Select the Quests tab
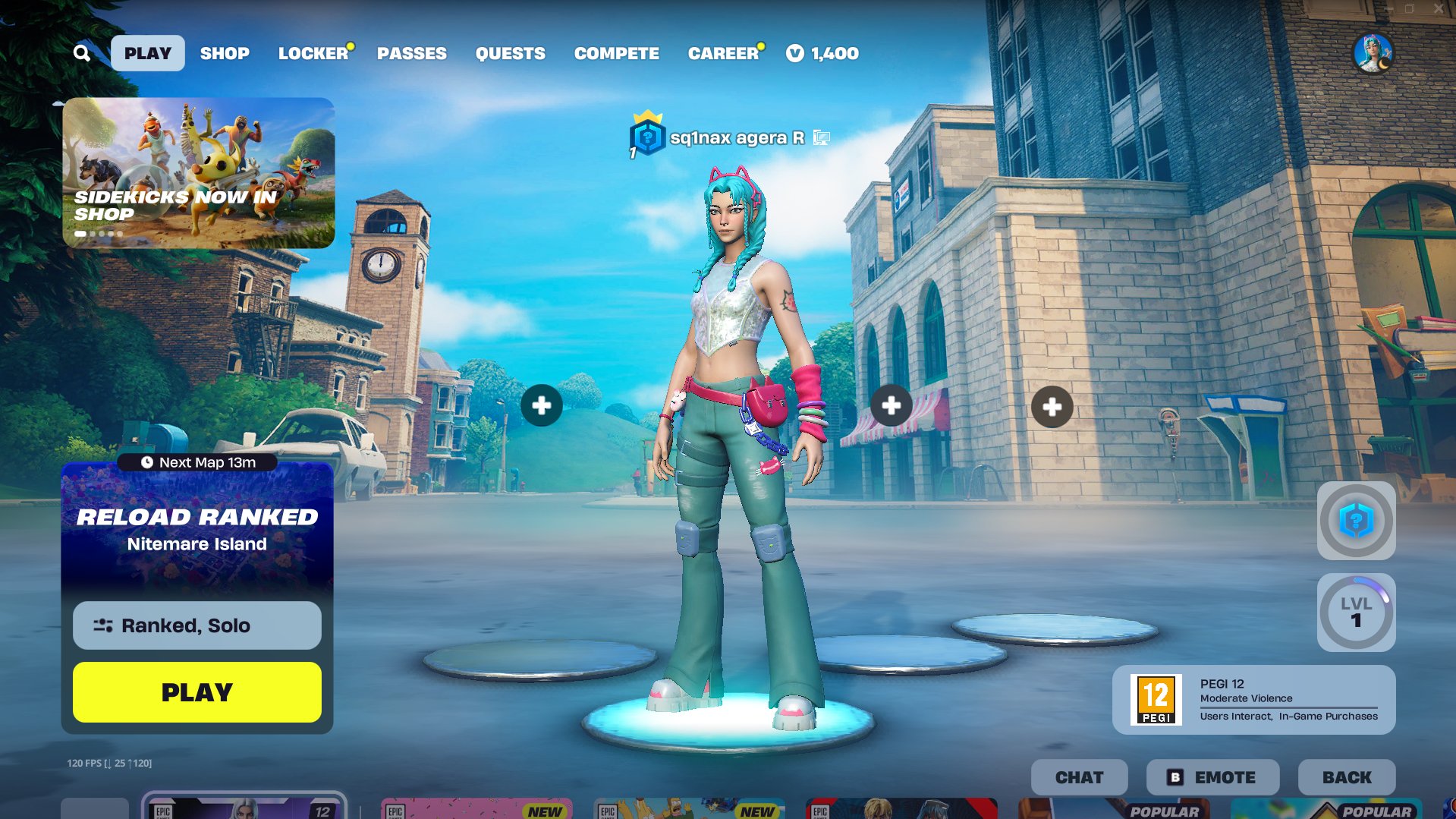1456x819 pixels. click(510, 53)
